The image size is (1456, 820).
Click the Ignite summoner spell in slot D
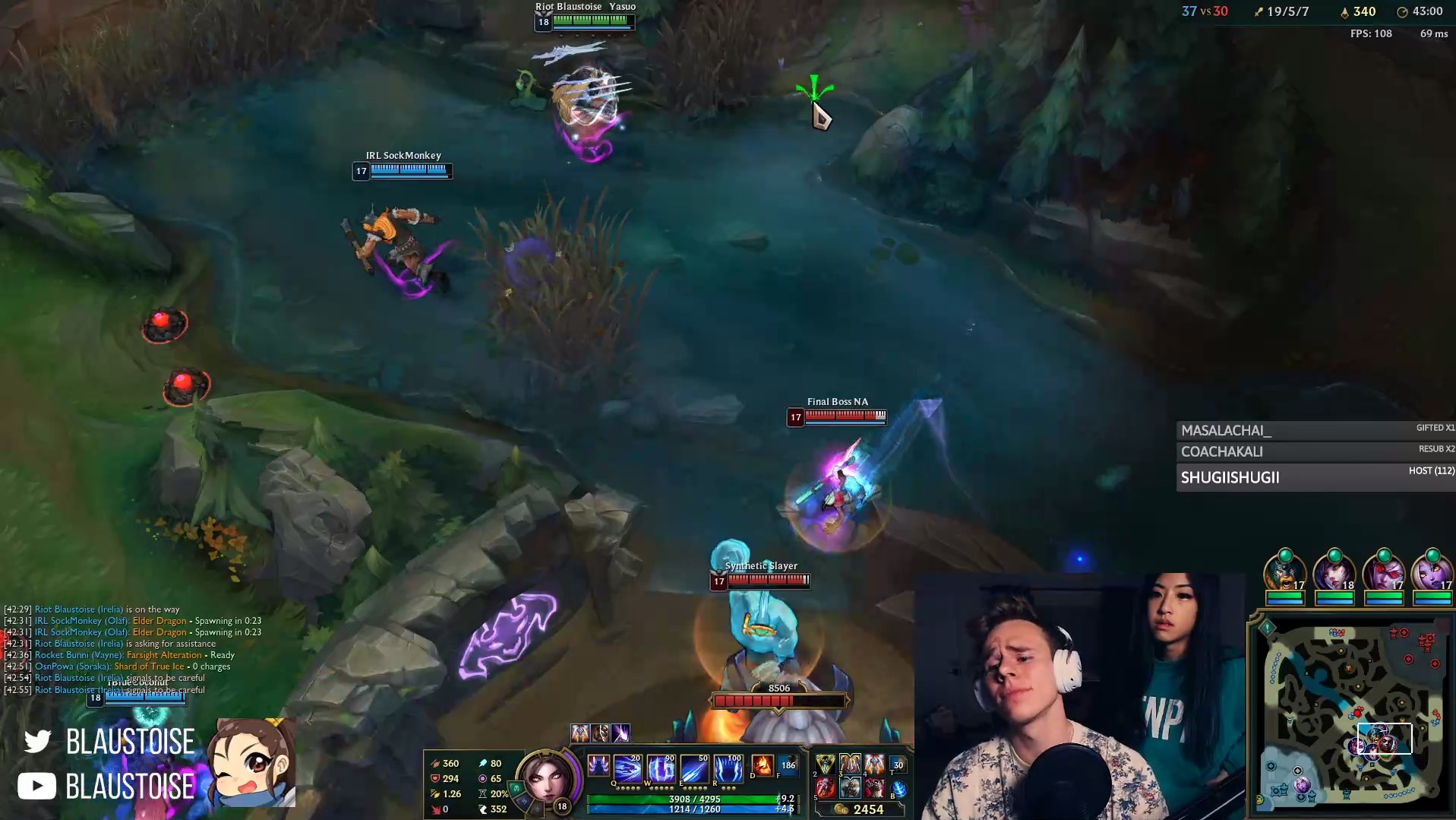click(763, 766)
